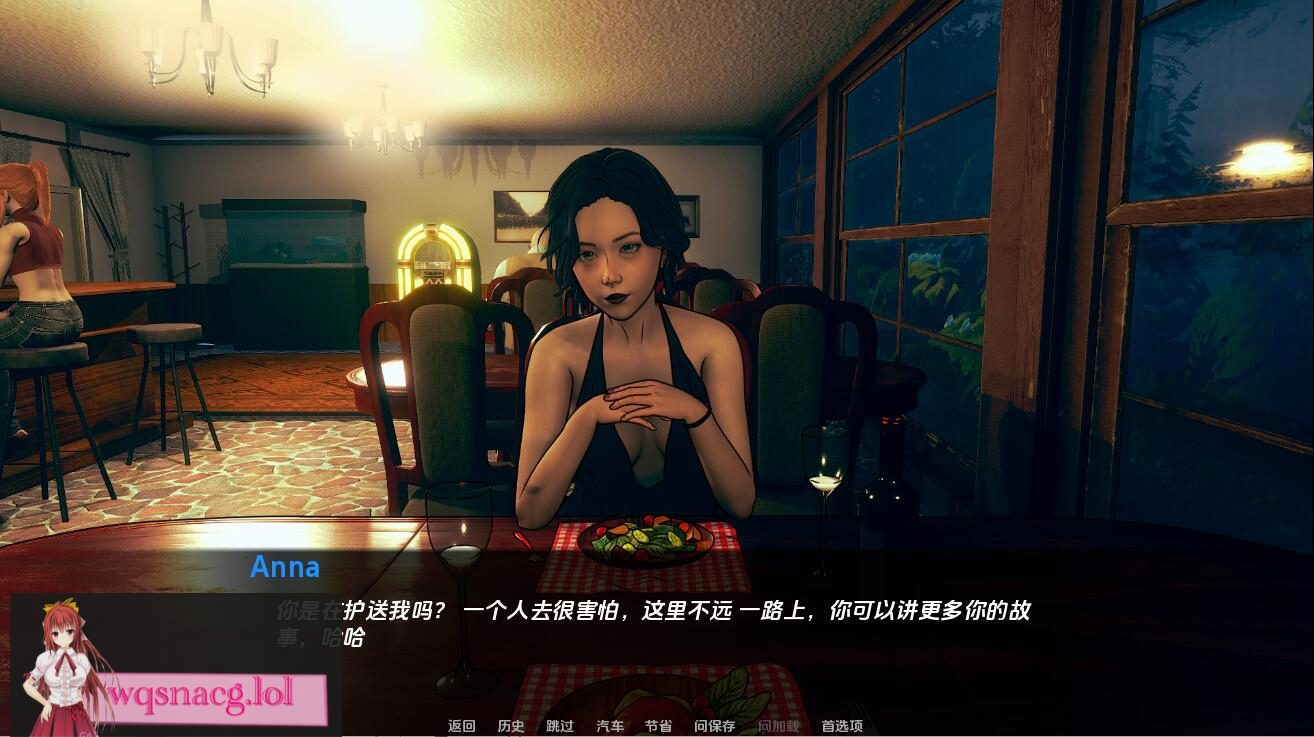The image size is (1314, 737).
Task: Activate 跳过 to skip dialogue
Action: 558,727
